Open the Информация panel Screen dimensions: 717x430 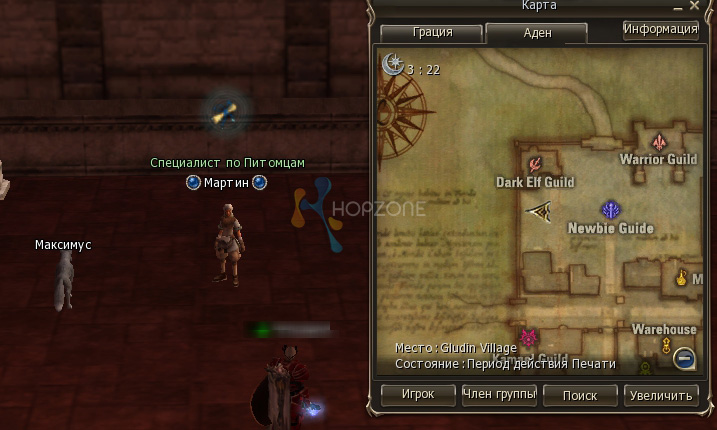[660, 29]
